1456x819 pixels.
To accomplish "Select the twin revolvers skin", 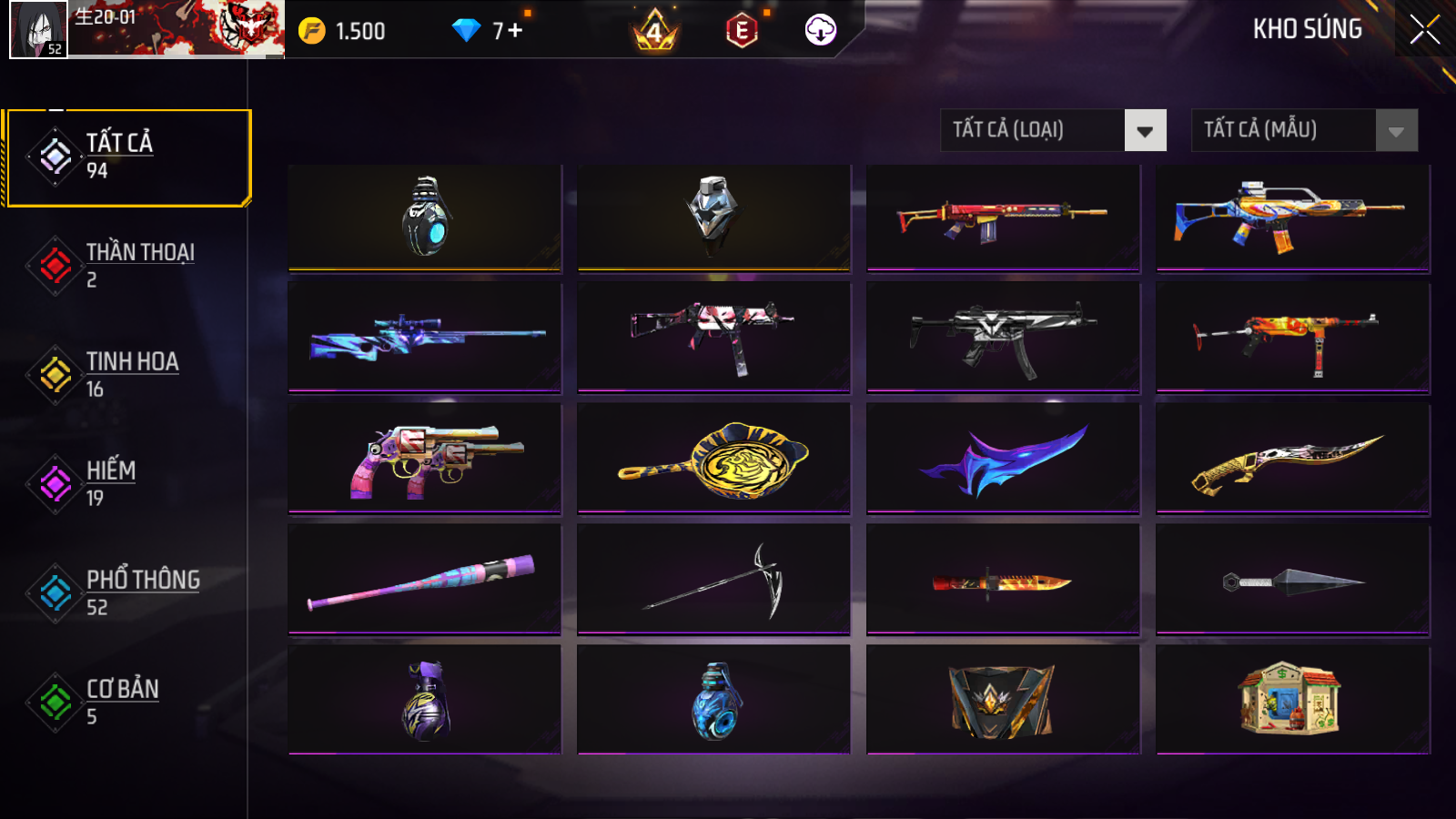I will (x=425, y=459).
